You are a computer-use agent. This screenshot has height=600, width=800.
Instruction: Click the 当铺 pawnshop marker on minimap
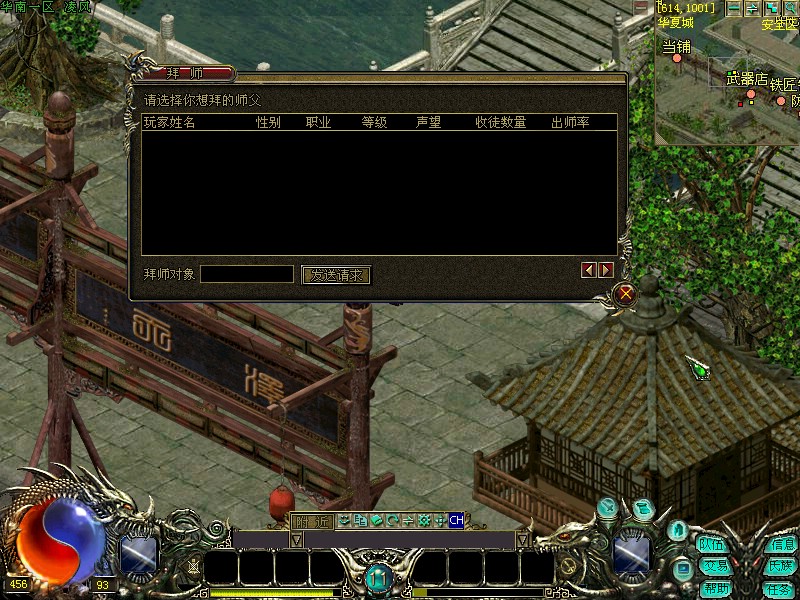tap(677, 58)
